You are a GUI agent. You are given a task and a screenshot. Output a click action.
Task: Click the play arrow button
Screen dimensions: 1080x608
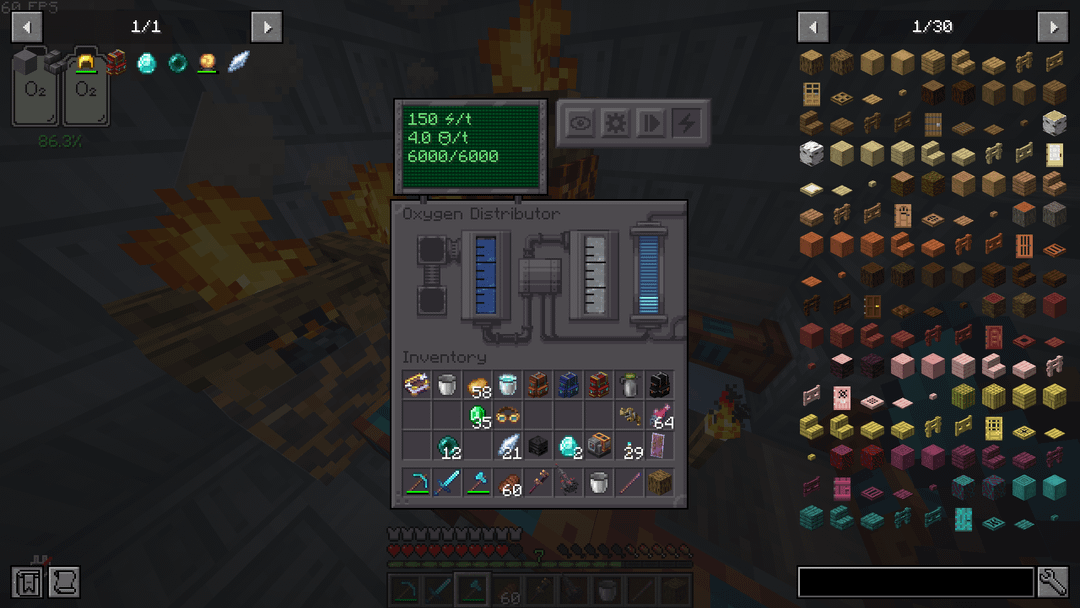pos(651,123)
